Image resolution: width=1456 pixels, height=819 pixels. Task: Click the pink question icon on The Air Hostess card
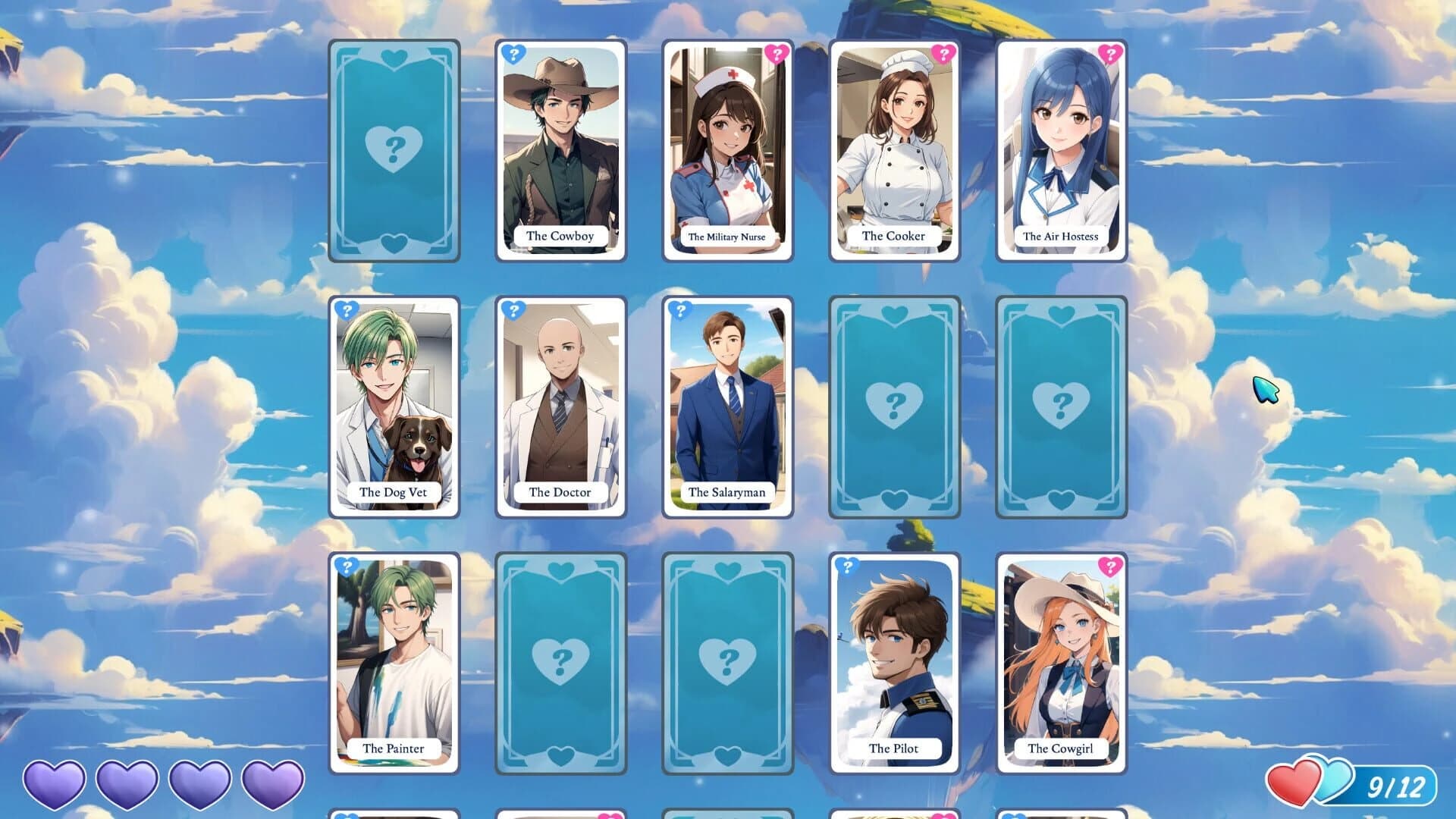click(x=1109, y=55)
